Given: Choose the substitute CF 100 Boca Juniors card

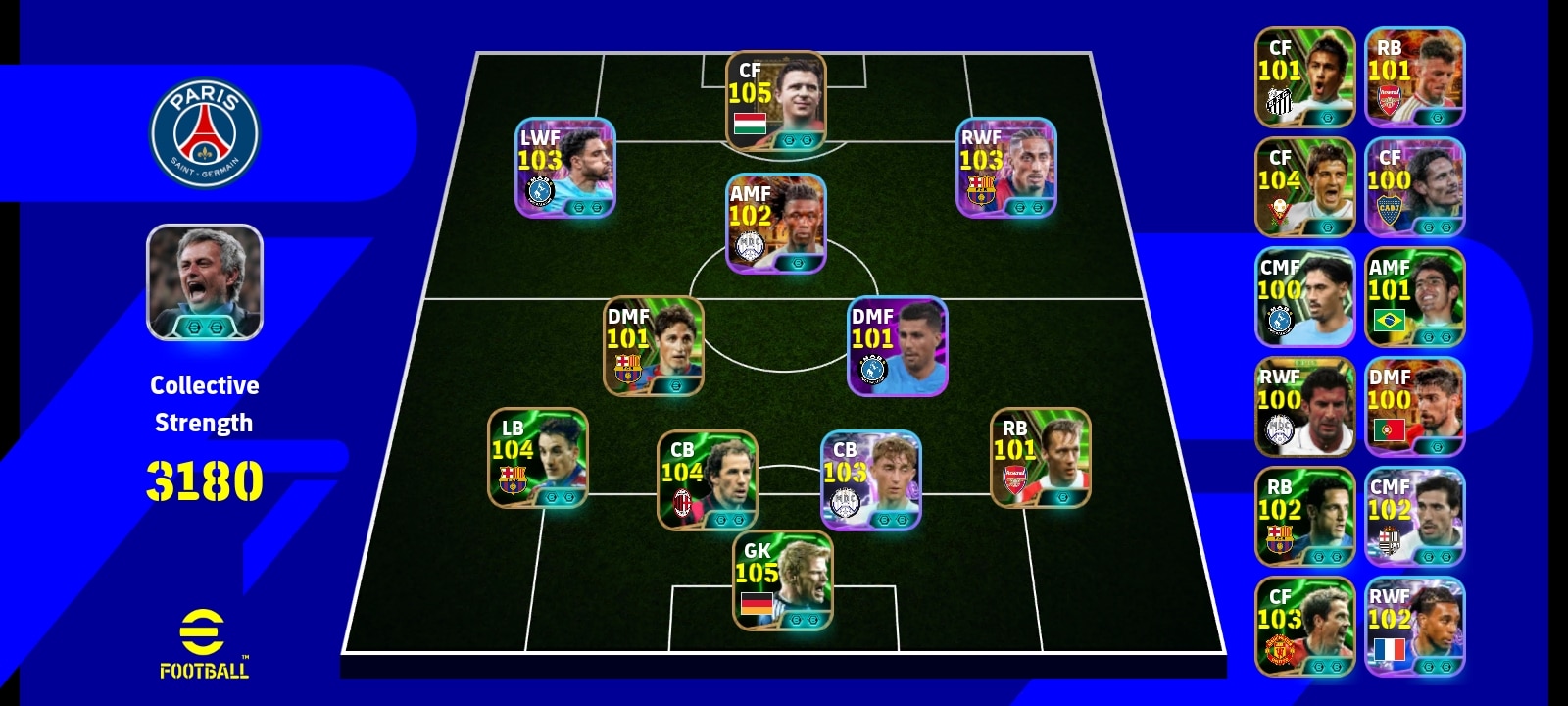Looking at the screenshot, I should point(1414,187).
